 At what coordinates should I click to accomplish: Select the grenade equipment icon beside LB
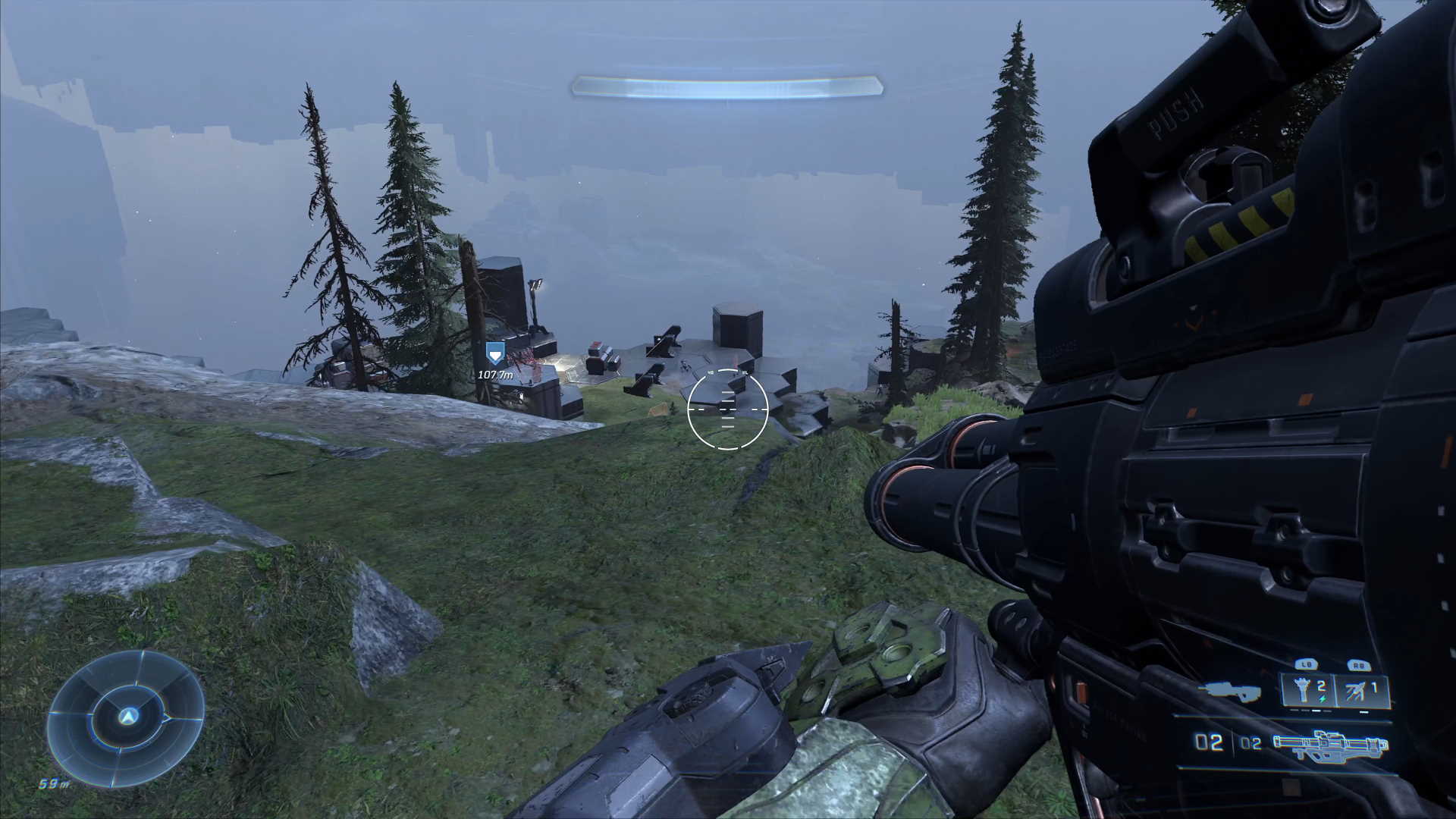[1302, 689]
